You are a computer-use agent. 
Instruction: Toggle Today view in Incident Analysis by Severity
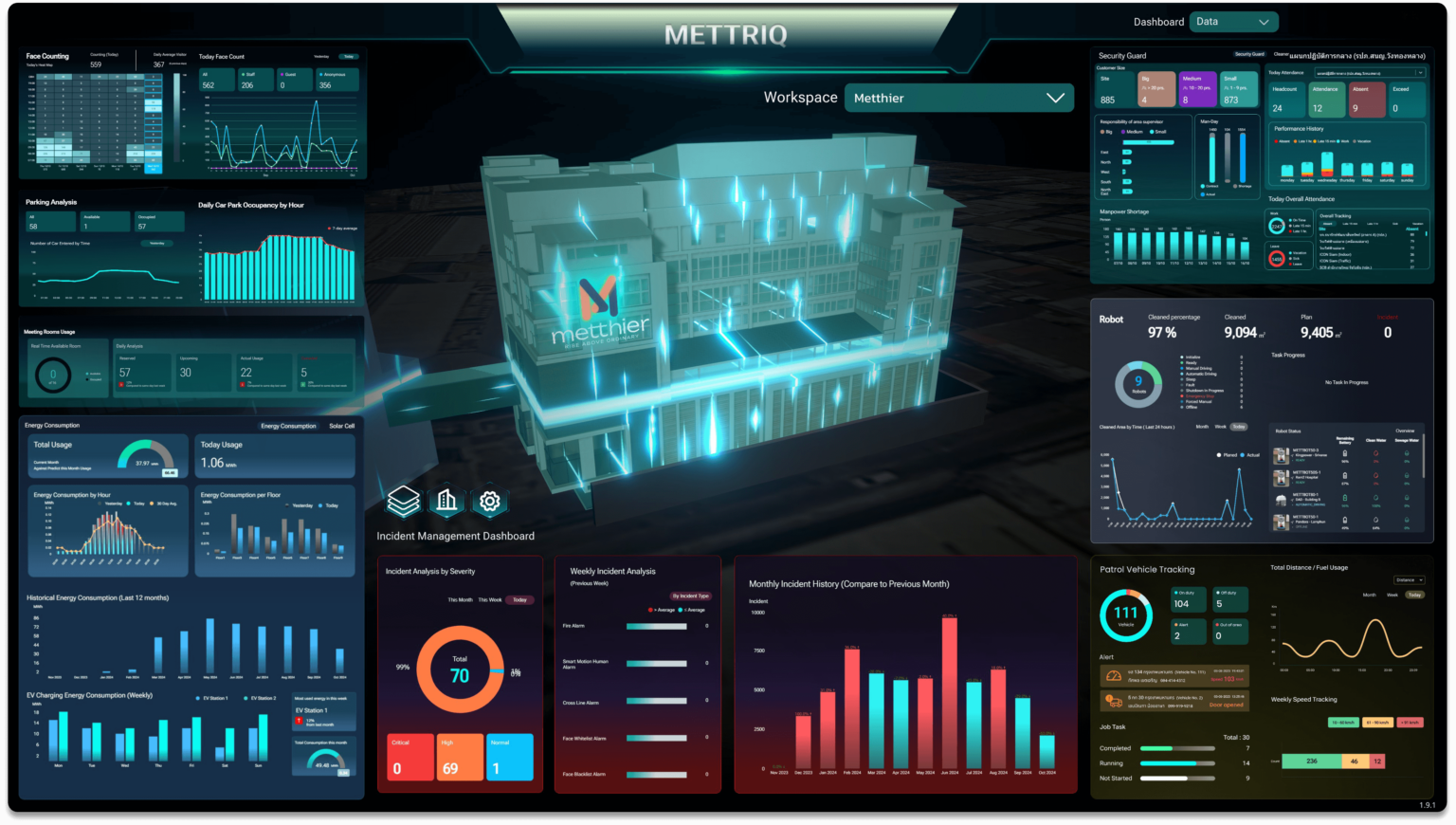pyautogui.click(x=519, y=600)
